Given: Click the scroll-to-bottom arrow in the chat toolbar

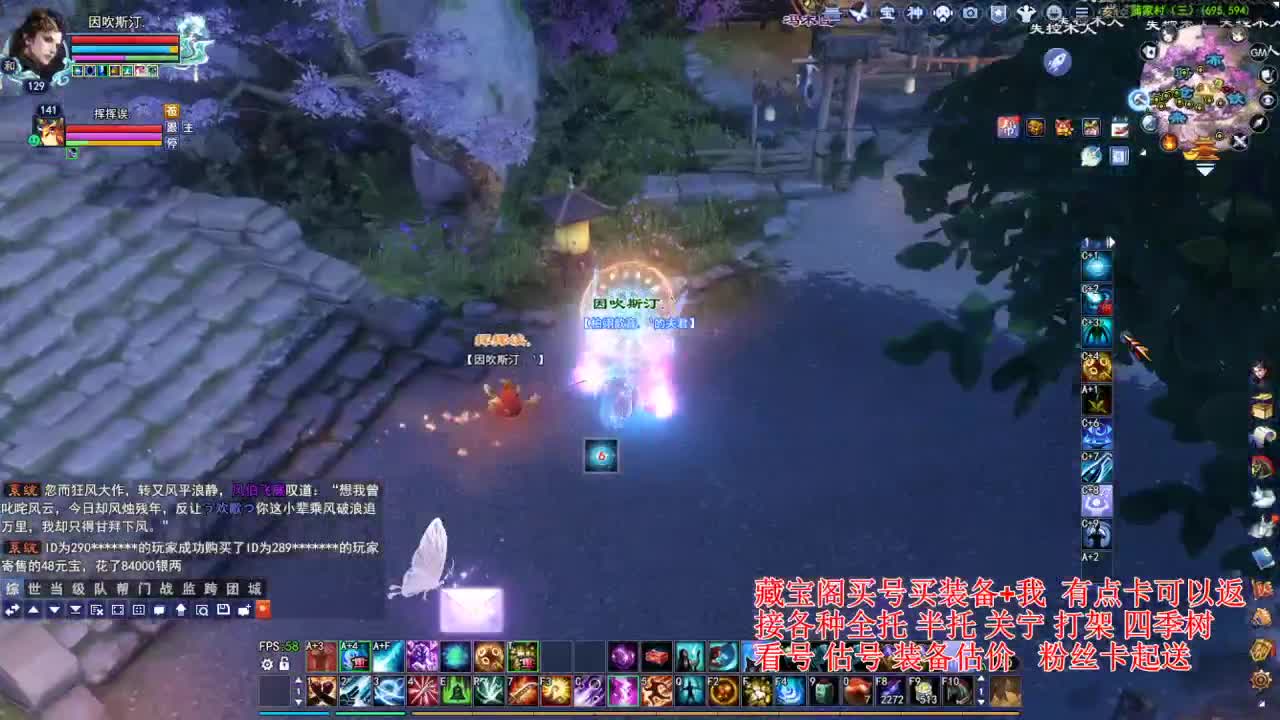Looking at the screenshot, I should (x=75, y=610).
